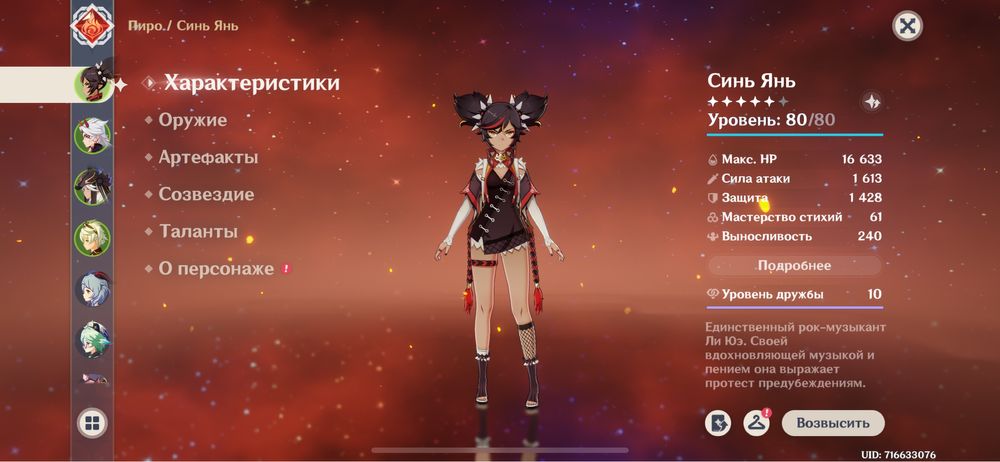Select the white-haired character portrait with red streak
1000x462 pixels.
(x=92, y=135)
